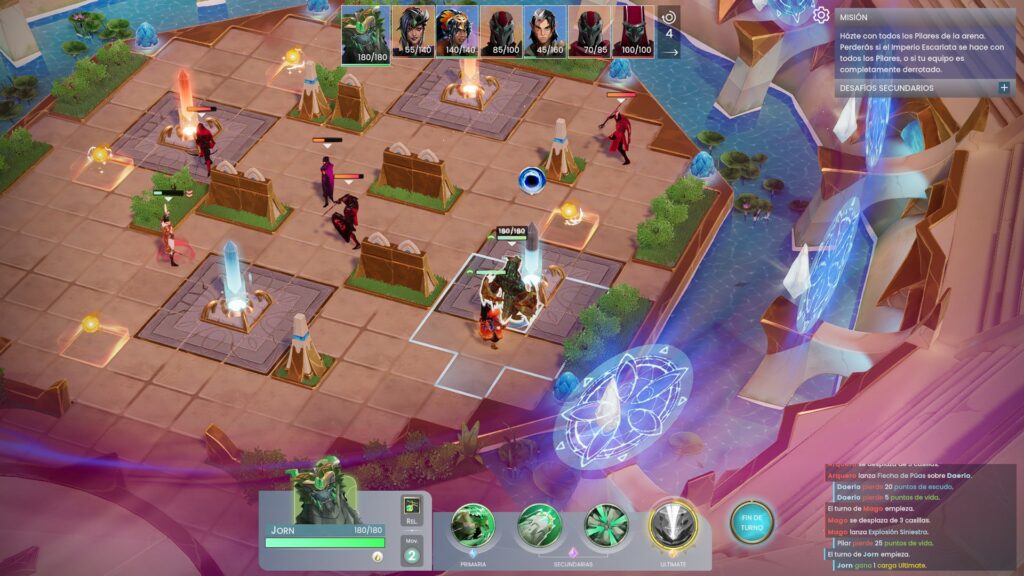
Task: Click the Rel. relic slot icon
Action: (411, 511)
